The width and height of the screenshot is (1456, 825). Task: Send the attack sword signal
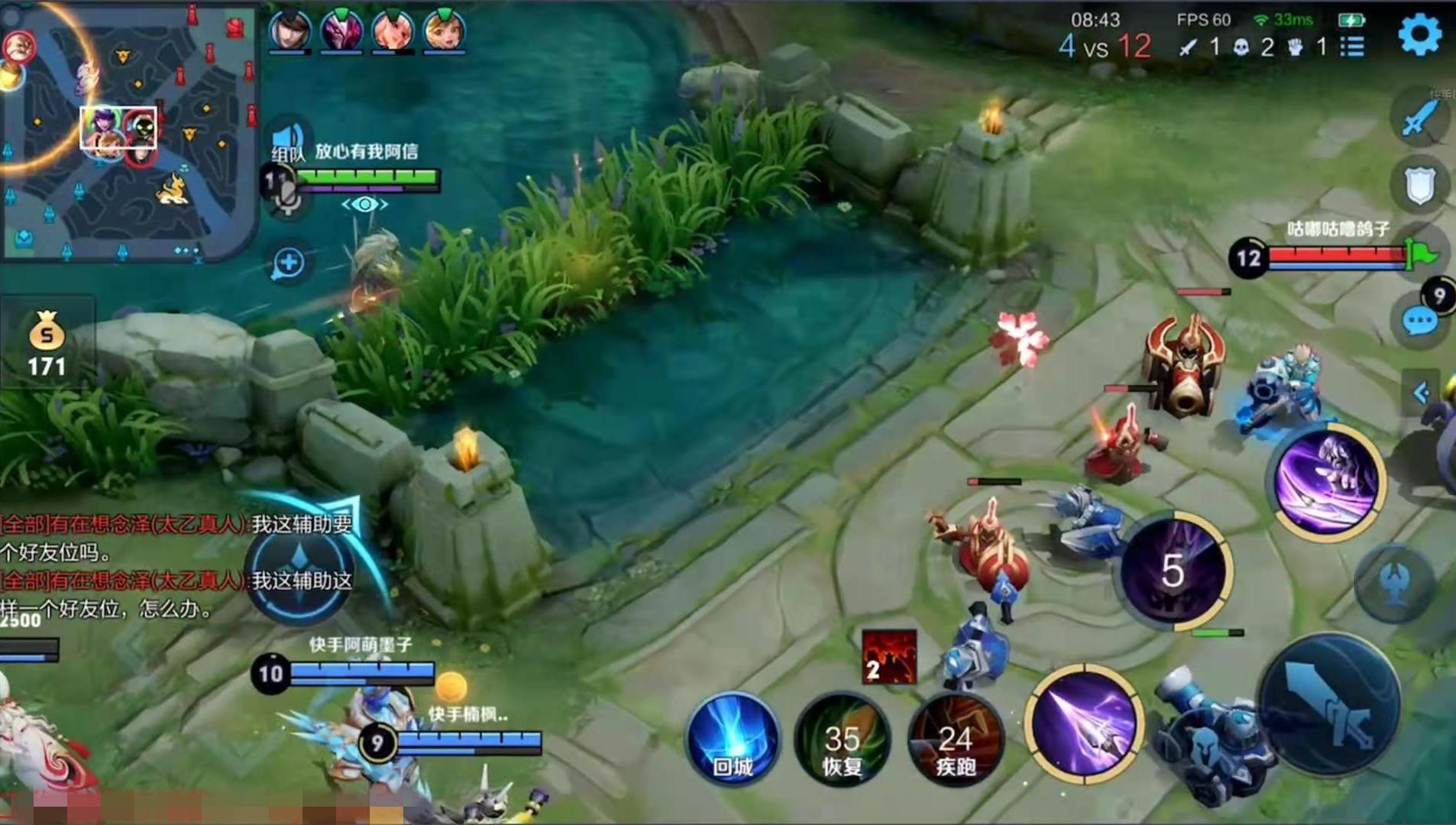coord(1421,118)
